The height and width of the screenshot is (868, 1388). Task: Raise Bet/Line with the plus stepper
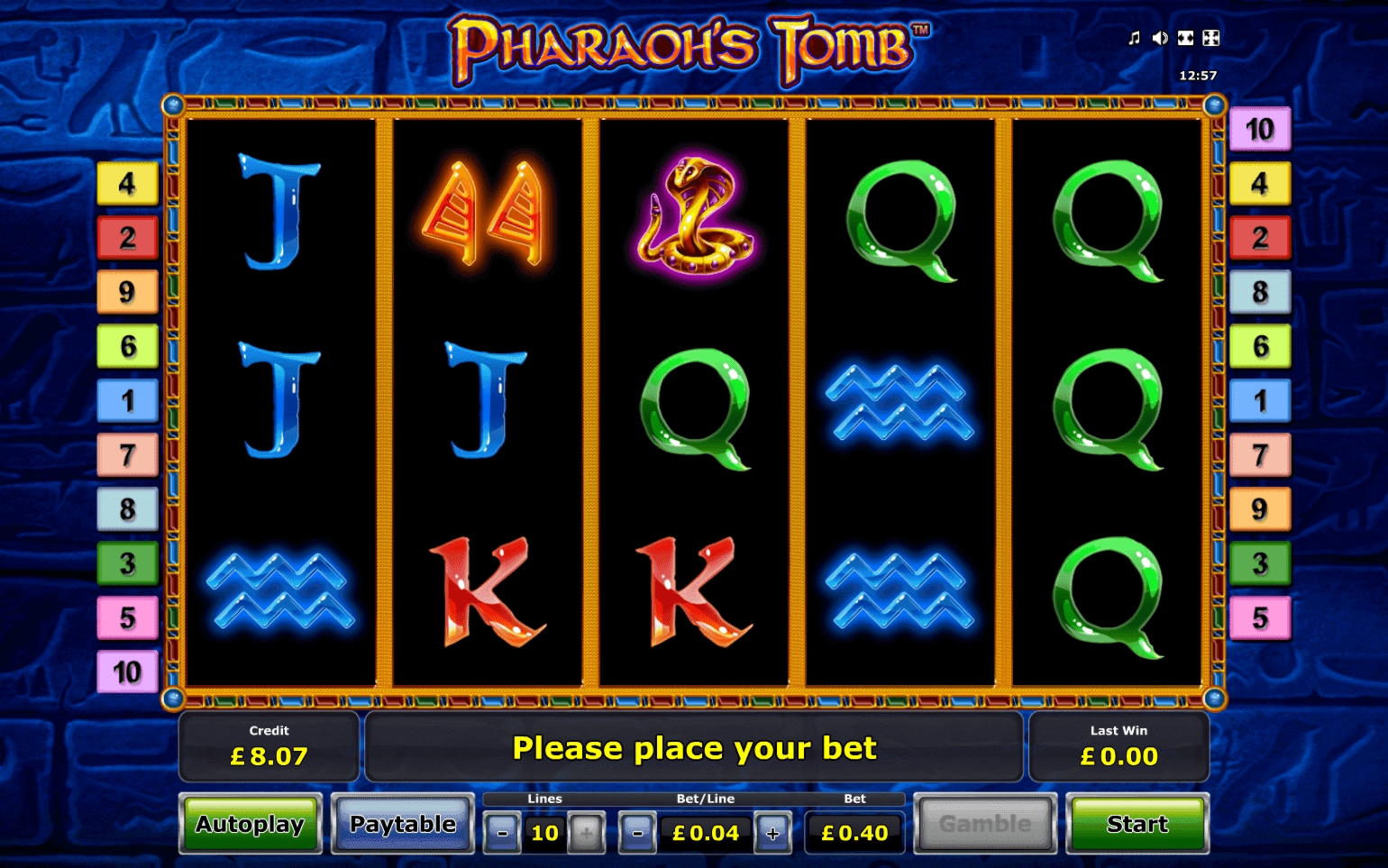(x=772, y=833)
